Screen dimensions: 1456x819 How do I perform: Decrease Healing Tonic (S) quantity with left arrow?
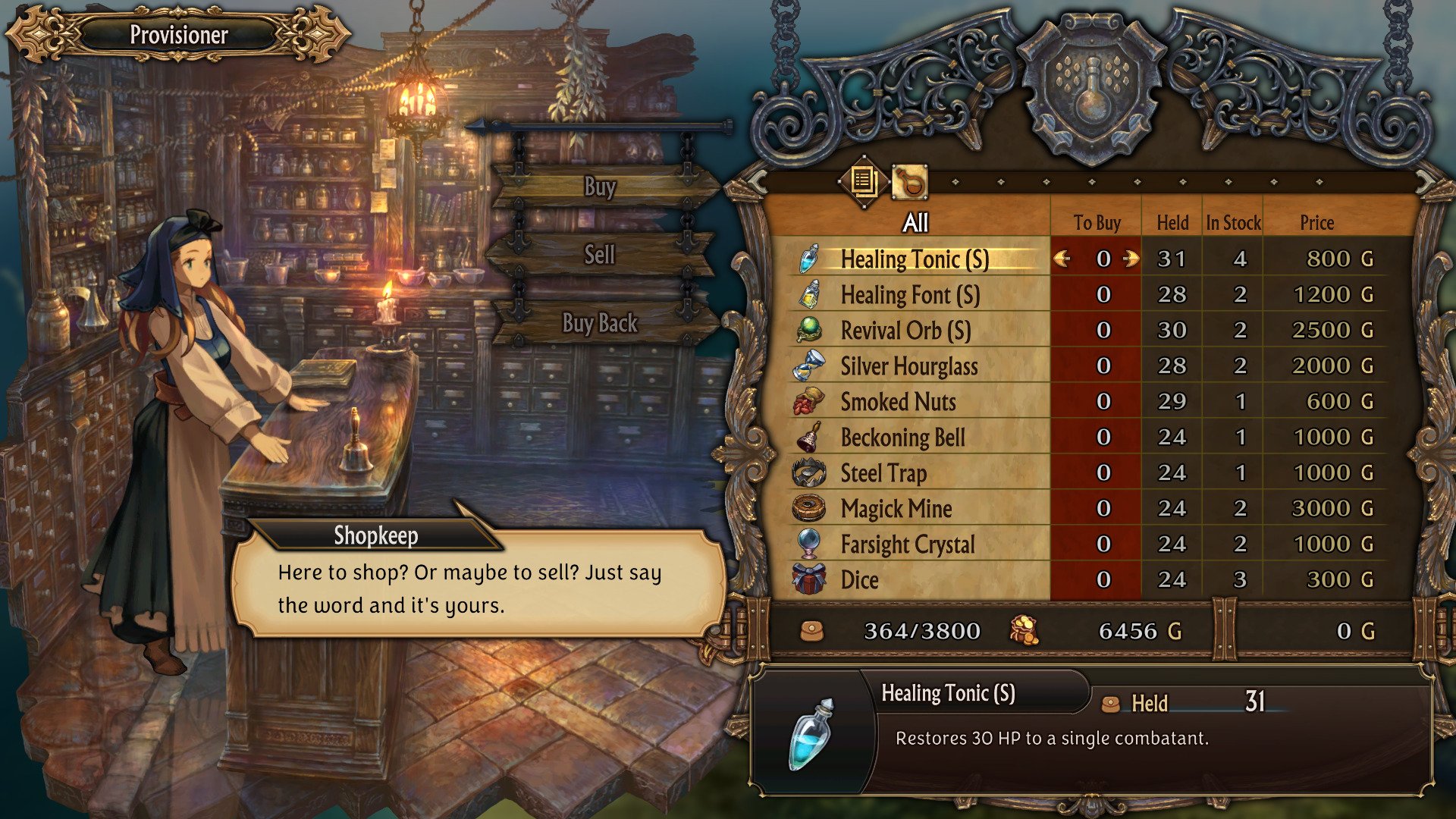(1062, 259)
